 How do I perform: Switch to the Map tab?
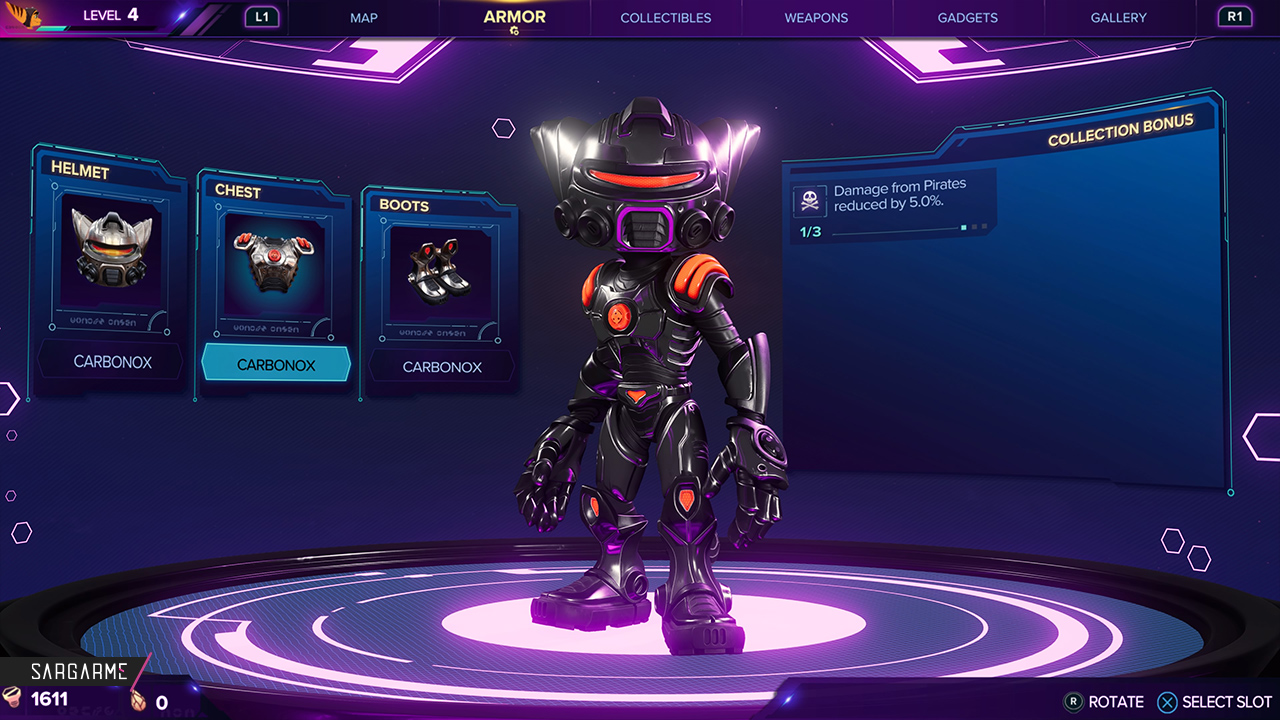coord(364,18)
